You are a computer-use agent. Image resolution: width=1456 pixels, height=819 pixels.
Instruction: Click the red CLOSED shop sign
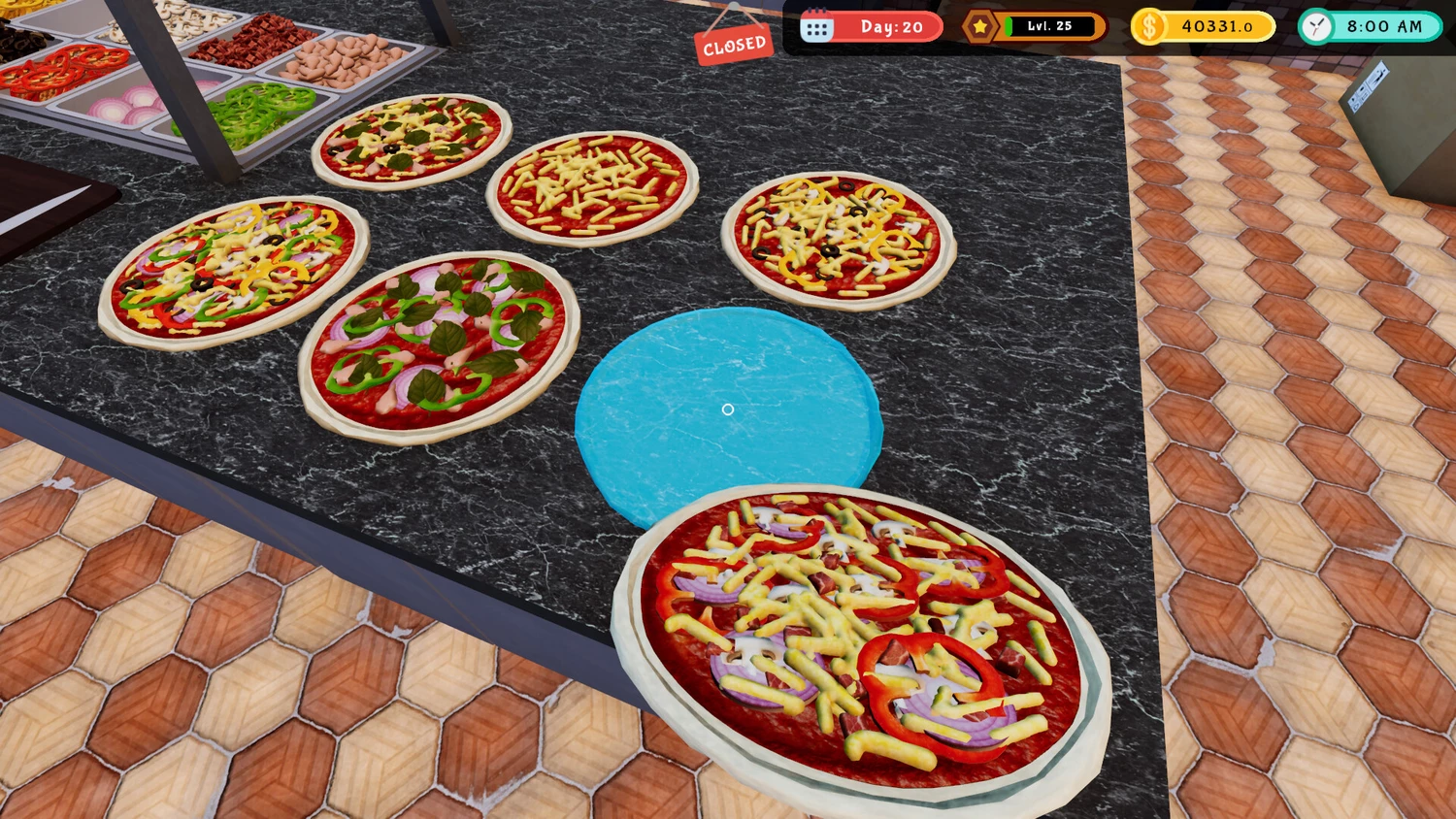[733, 45]
